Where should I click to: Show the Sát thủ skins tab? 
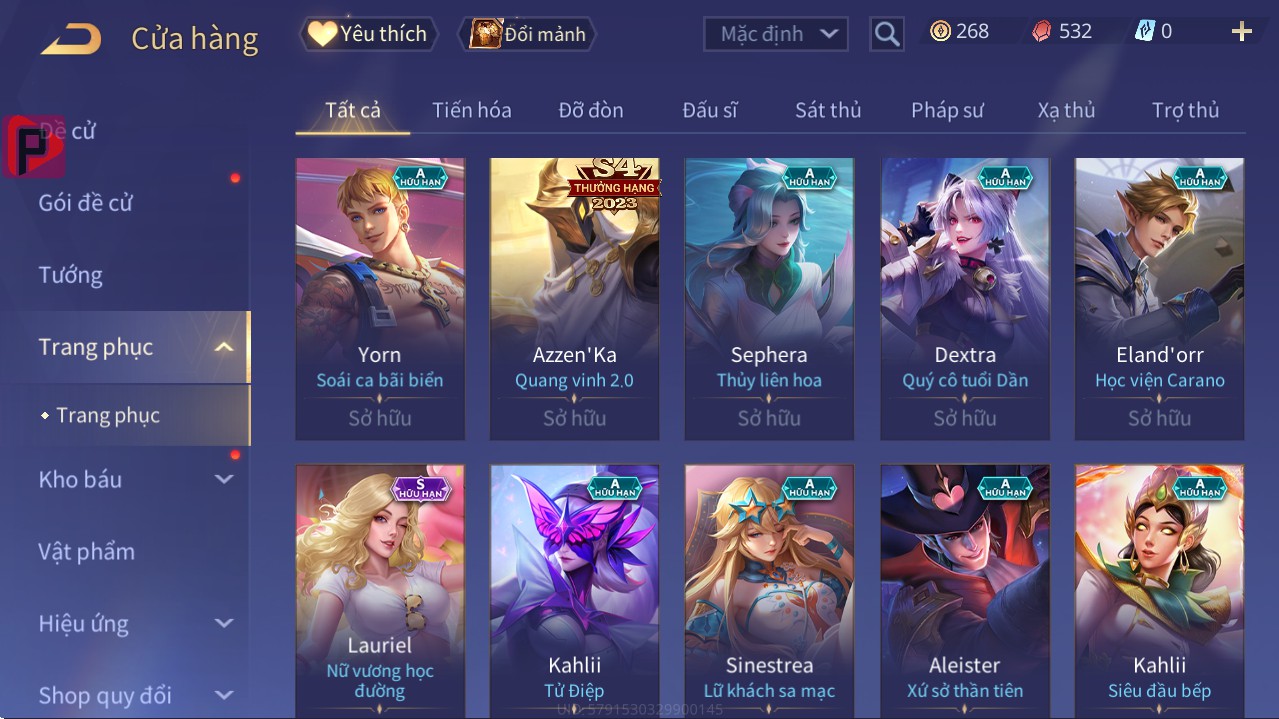(828, 110)
